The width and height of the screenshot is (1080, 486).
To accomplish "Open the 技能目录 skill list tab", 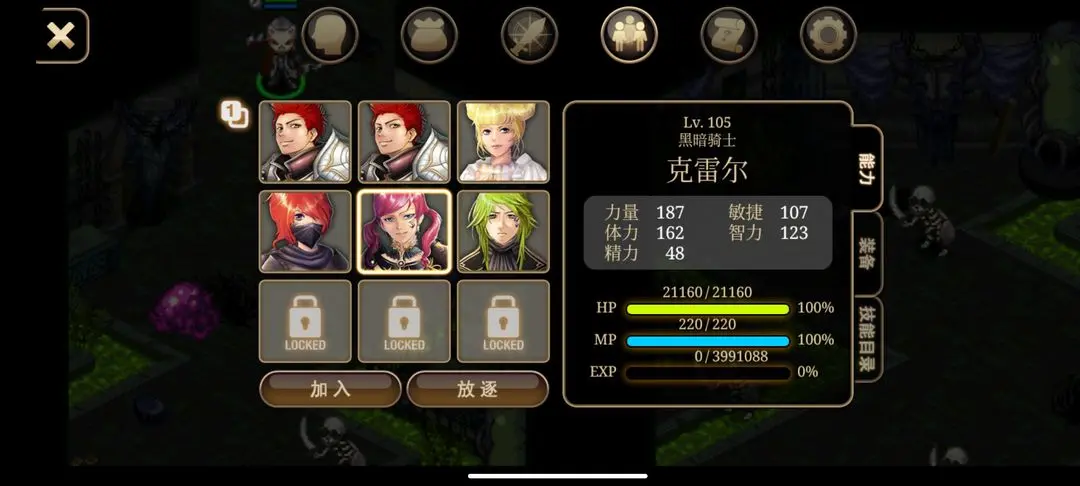I will click(867, 339).
